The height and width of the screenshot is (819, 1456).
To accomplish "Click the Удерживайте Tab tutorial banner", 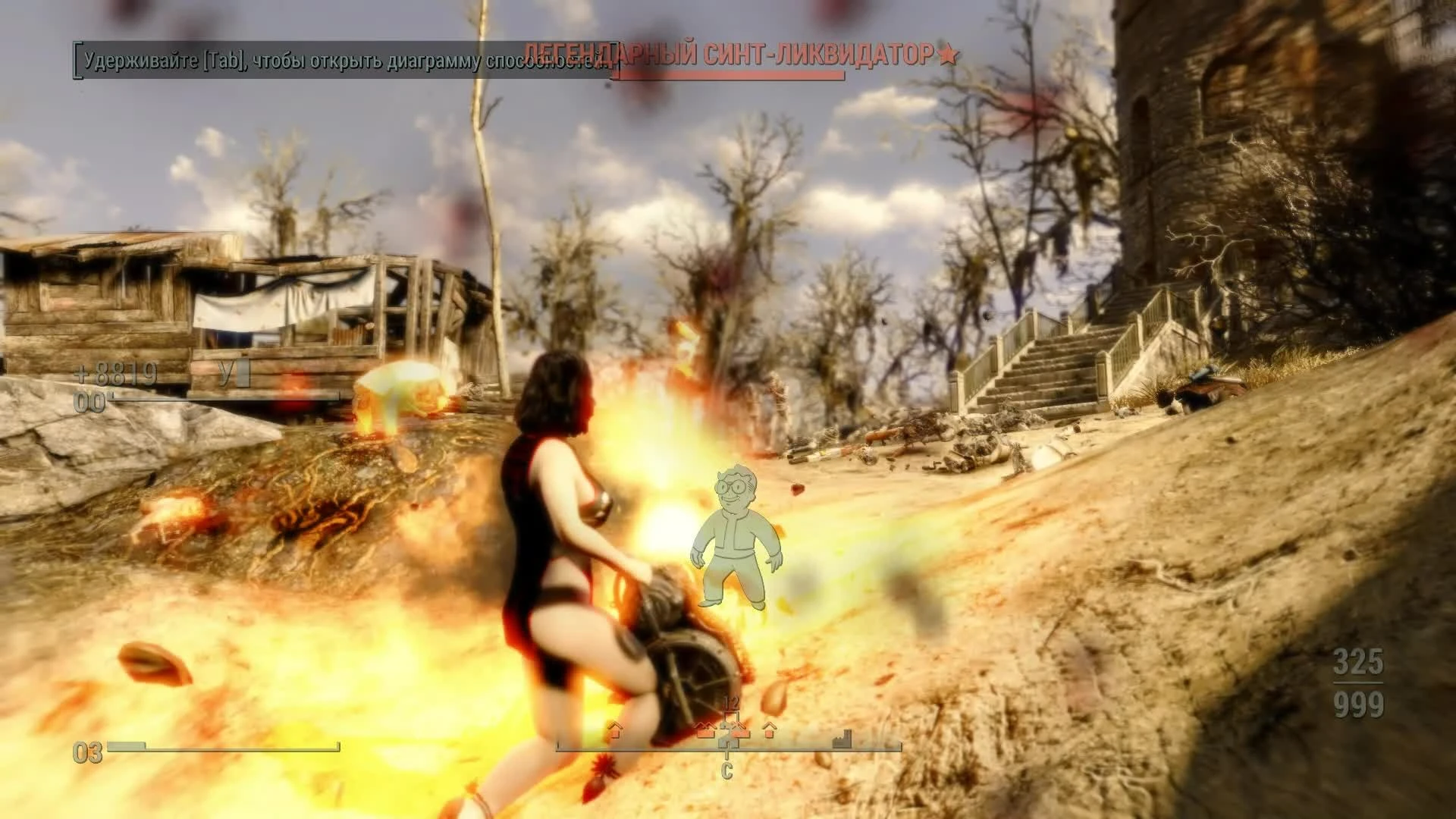I will point(341,61).
